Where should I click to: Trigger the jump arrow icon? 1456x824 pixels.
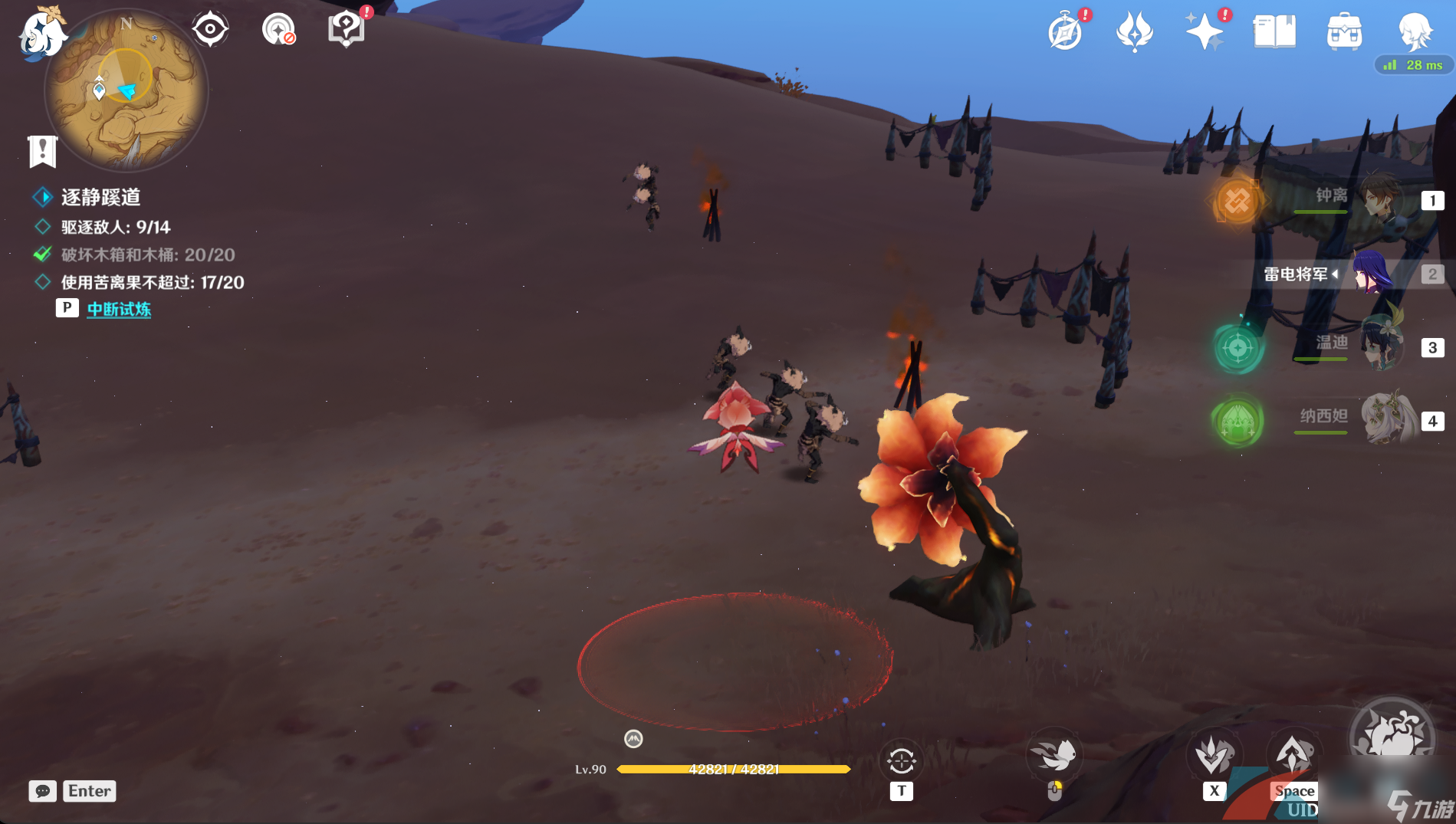tap(1293, 755)
